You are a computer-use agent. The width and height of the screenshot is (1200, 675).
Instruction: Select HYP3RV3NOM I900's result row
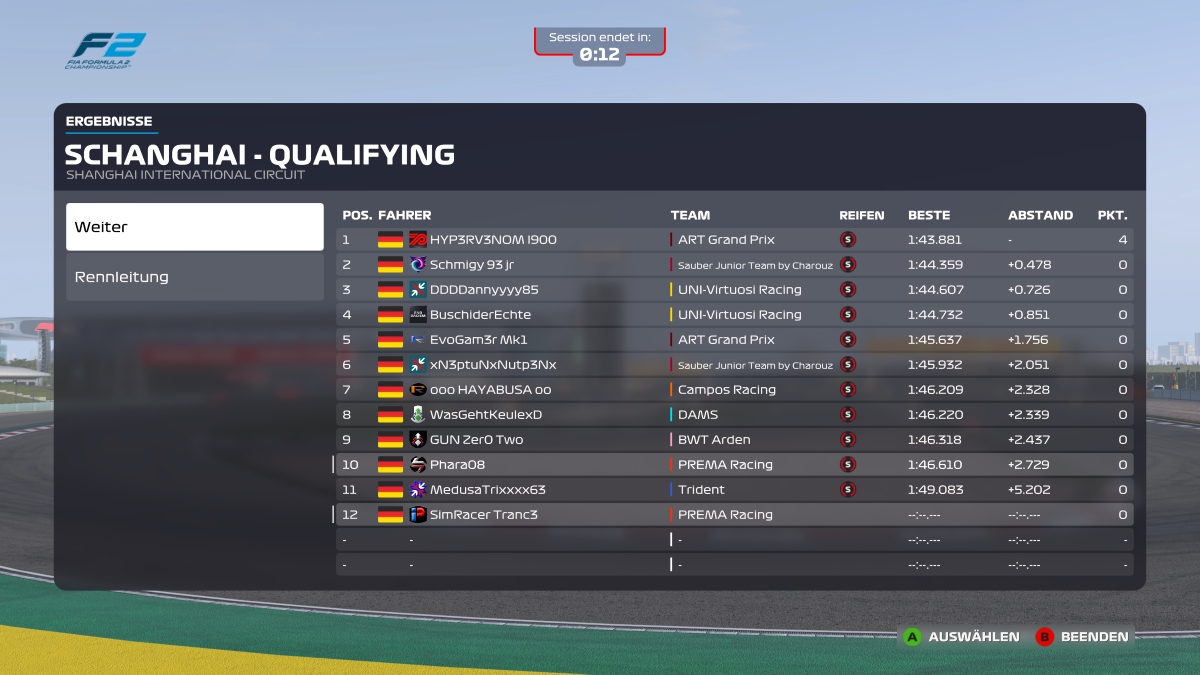(493, 240)
